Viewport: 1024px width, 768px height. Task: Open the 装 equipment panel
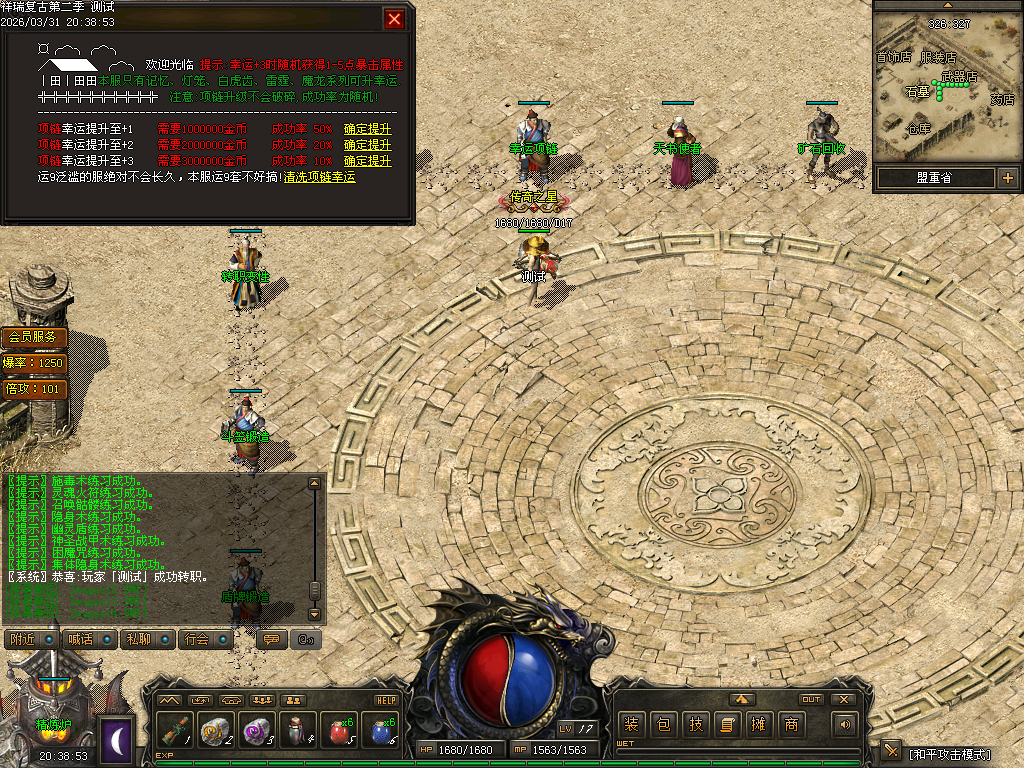click(x=631, y=724)
